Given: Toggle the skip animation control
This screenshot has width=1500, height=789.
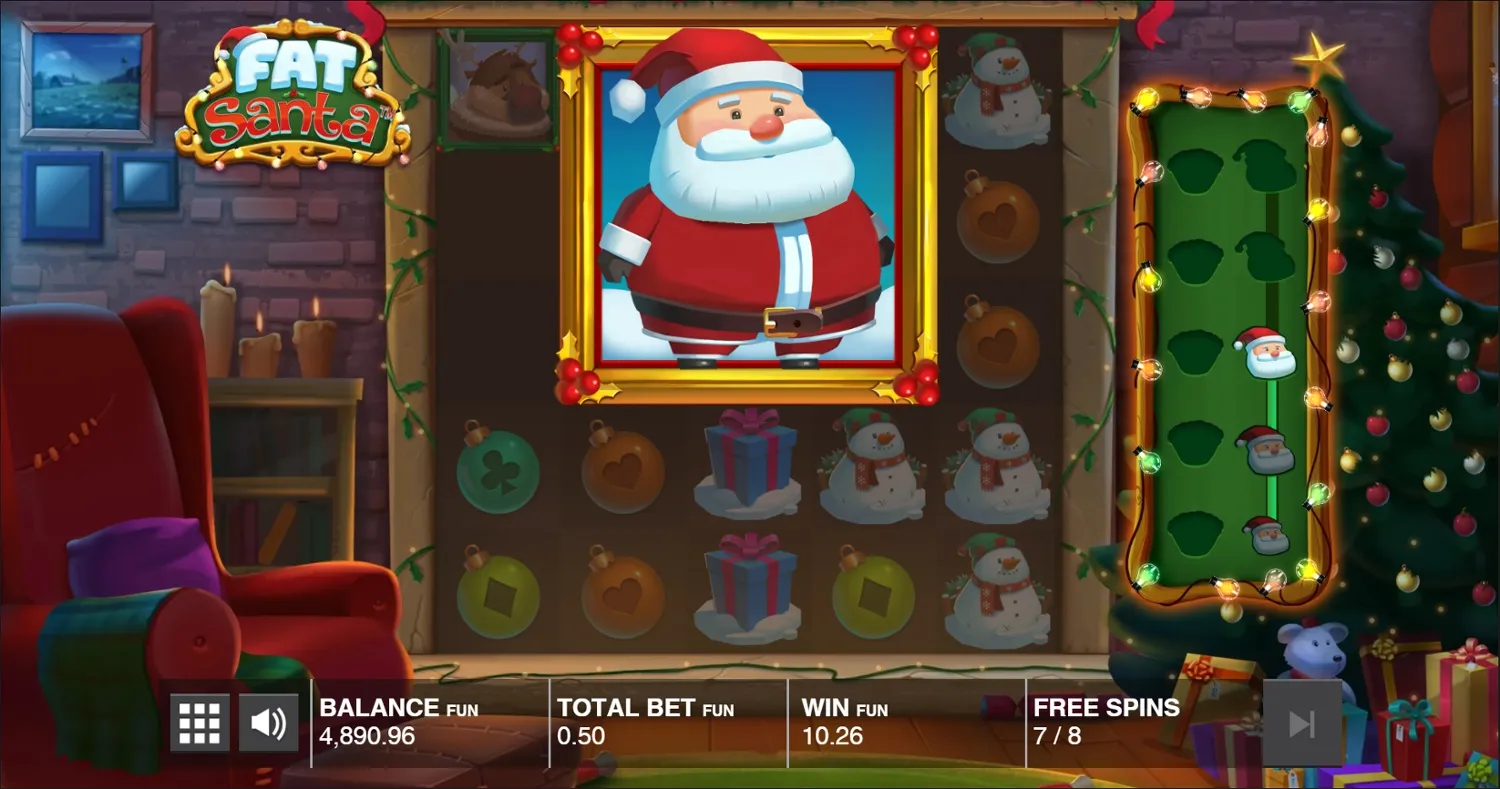Looking at the screenshot, I should coord(1305,720).
